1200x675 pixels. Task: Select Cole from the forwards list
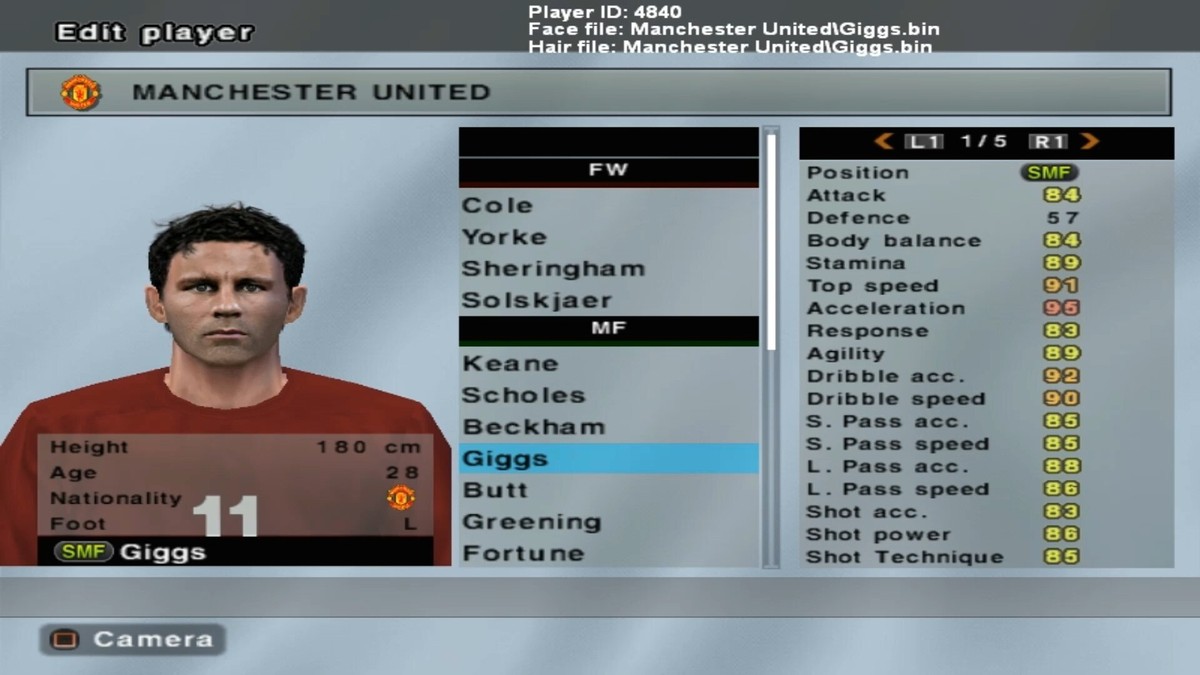[x=497, y=205]
